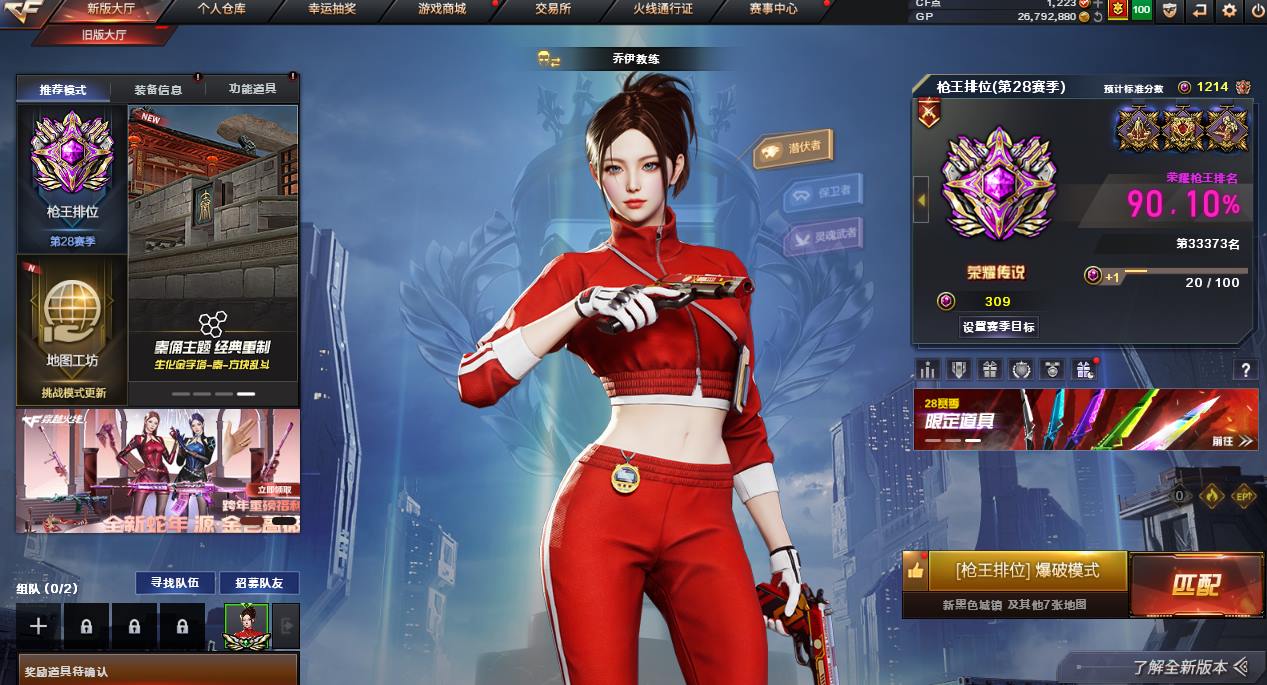
Task: Switch to the 装备信息 equipment tab
Action: click(x=158, y=89)
